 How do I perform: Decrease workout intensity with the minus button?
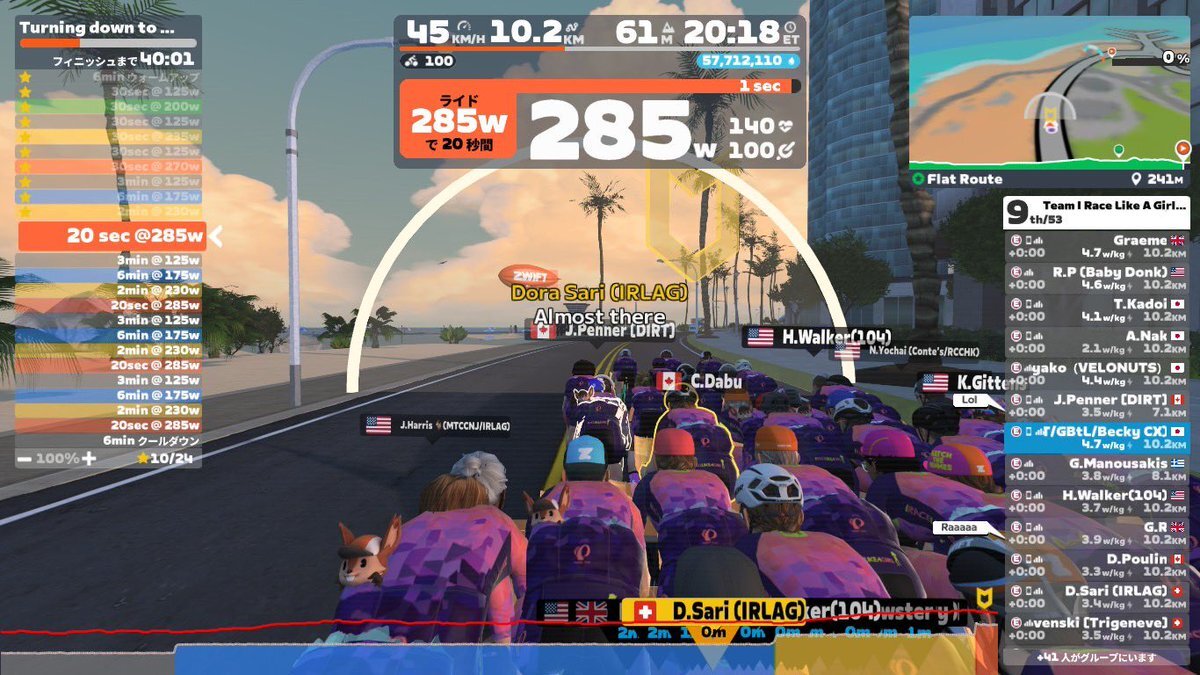click(24, 458)
